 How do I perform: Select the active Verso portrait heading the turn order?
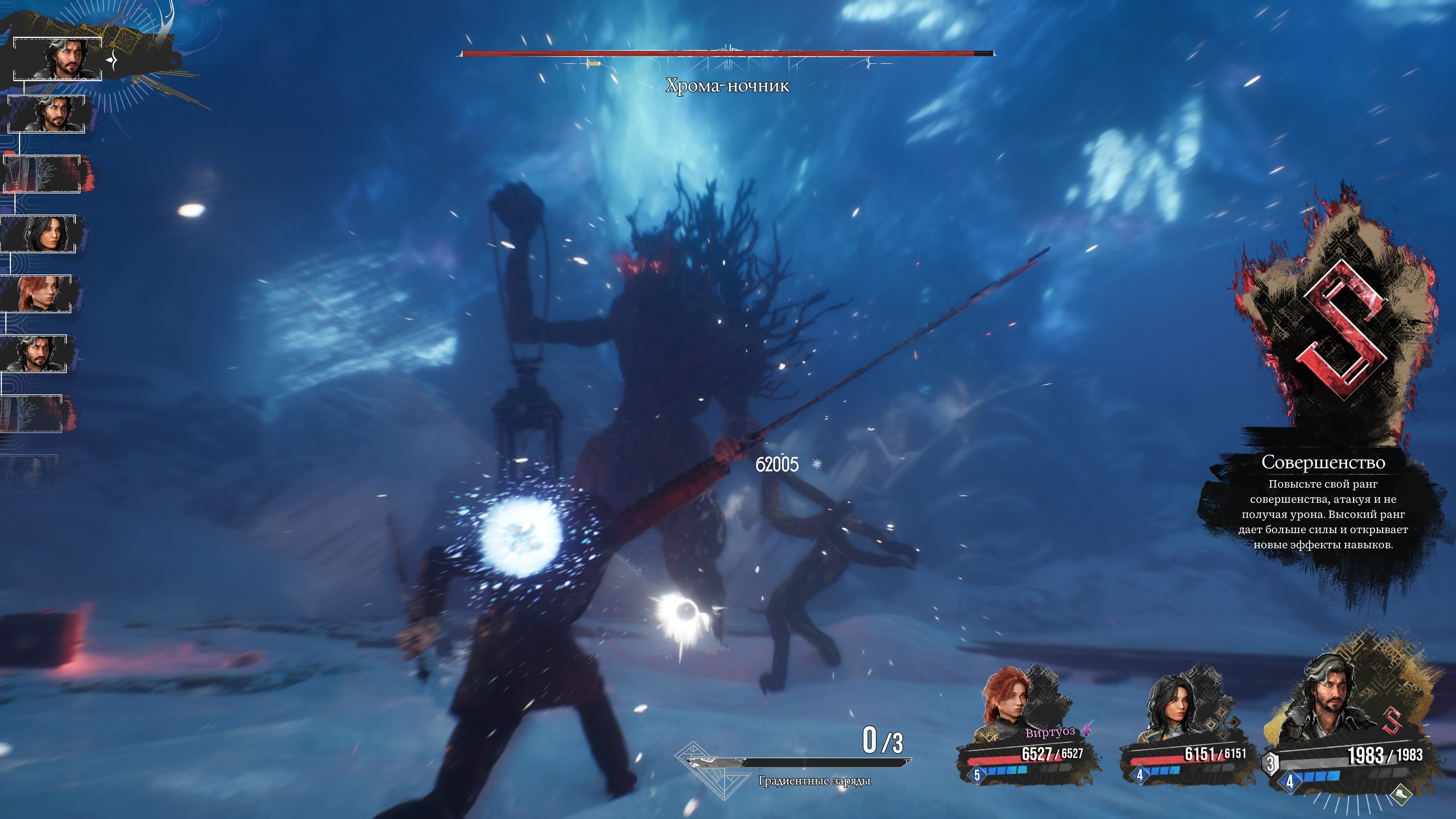pyautogui.click(x=58, y=59)
